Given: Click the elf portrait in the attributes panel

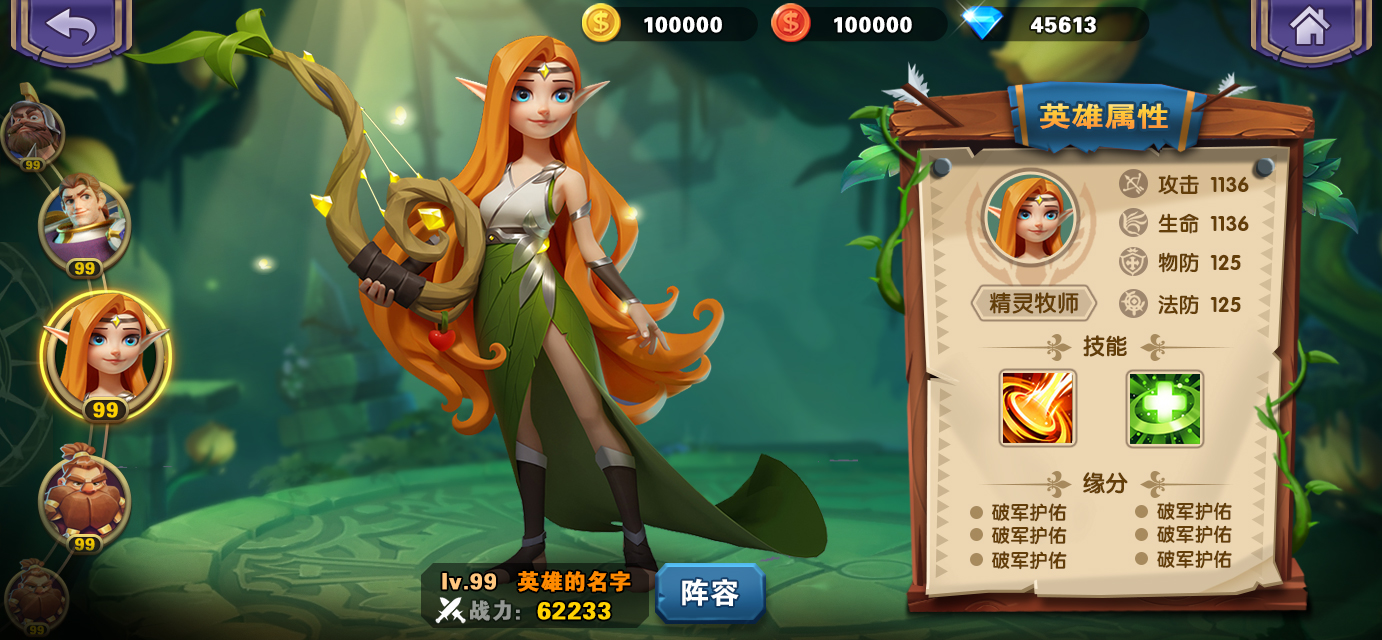Looking at the screenshot, I should point(1030,218).
